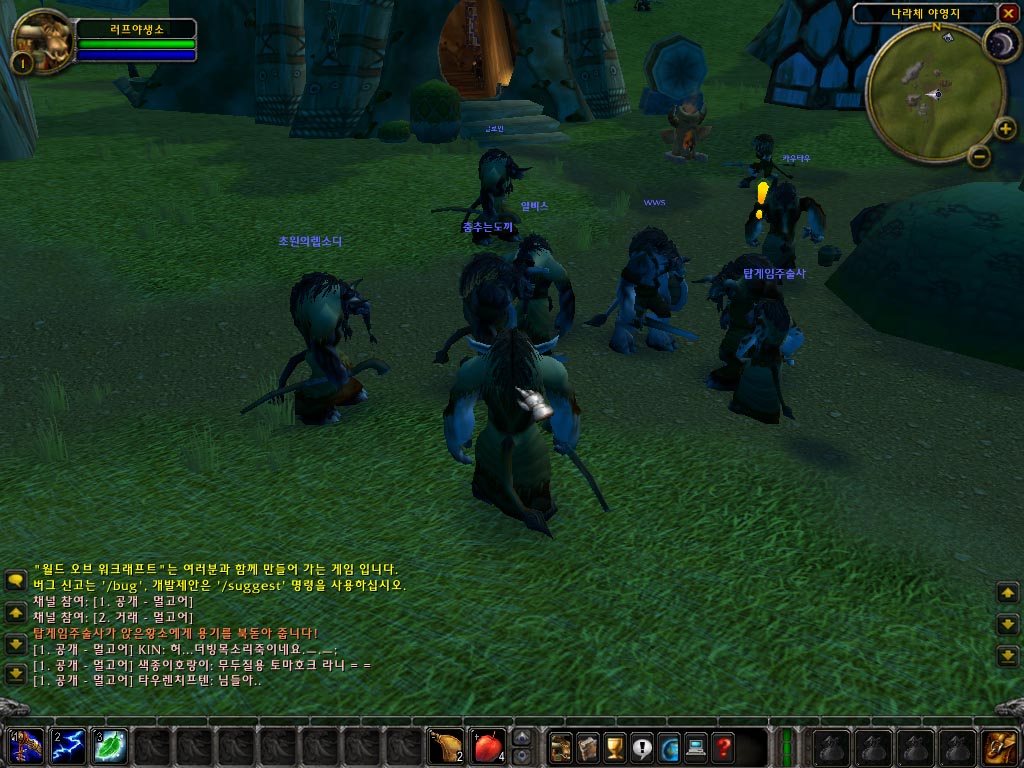The height and width of the screenshot is (768, 1024).
Task: Open the gold trophy micro menu button
Action: [615, 747]
